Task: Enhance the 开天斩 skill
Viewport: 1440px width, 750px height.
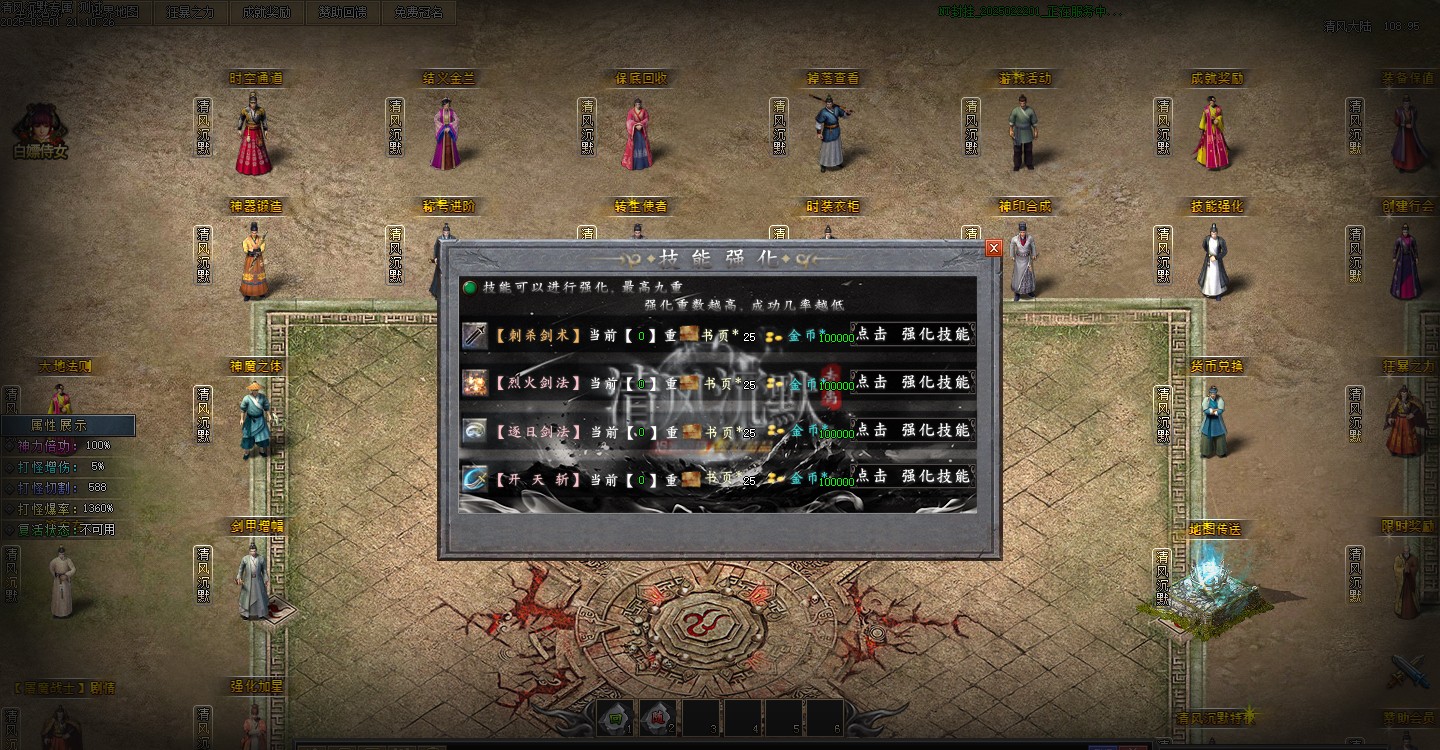Action: [912, 477]
